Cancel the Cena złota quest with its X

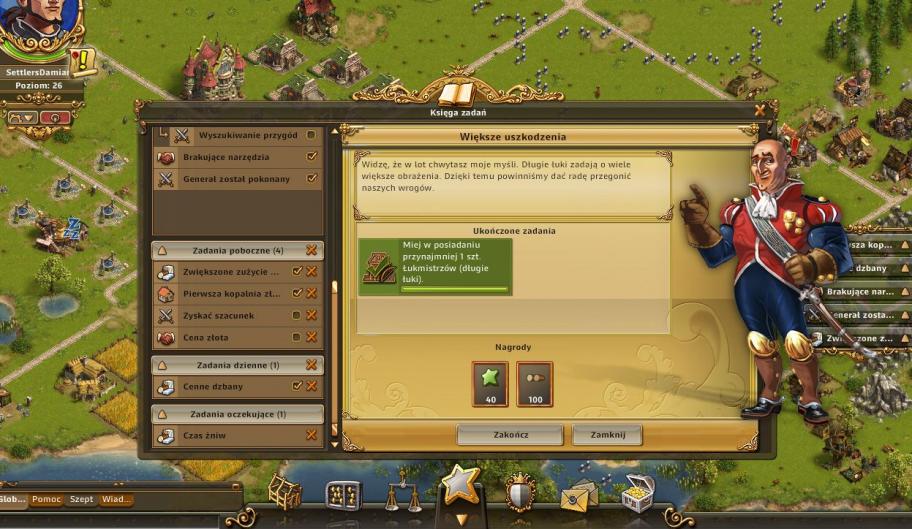(311, 338)
